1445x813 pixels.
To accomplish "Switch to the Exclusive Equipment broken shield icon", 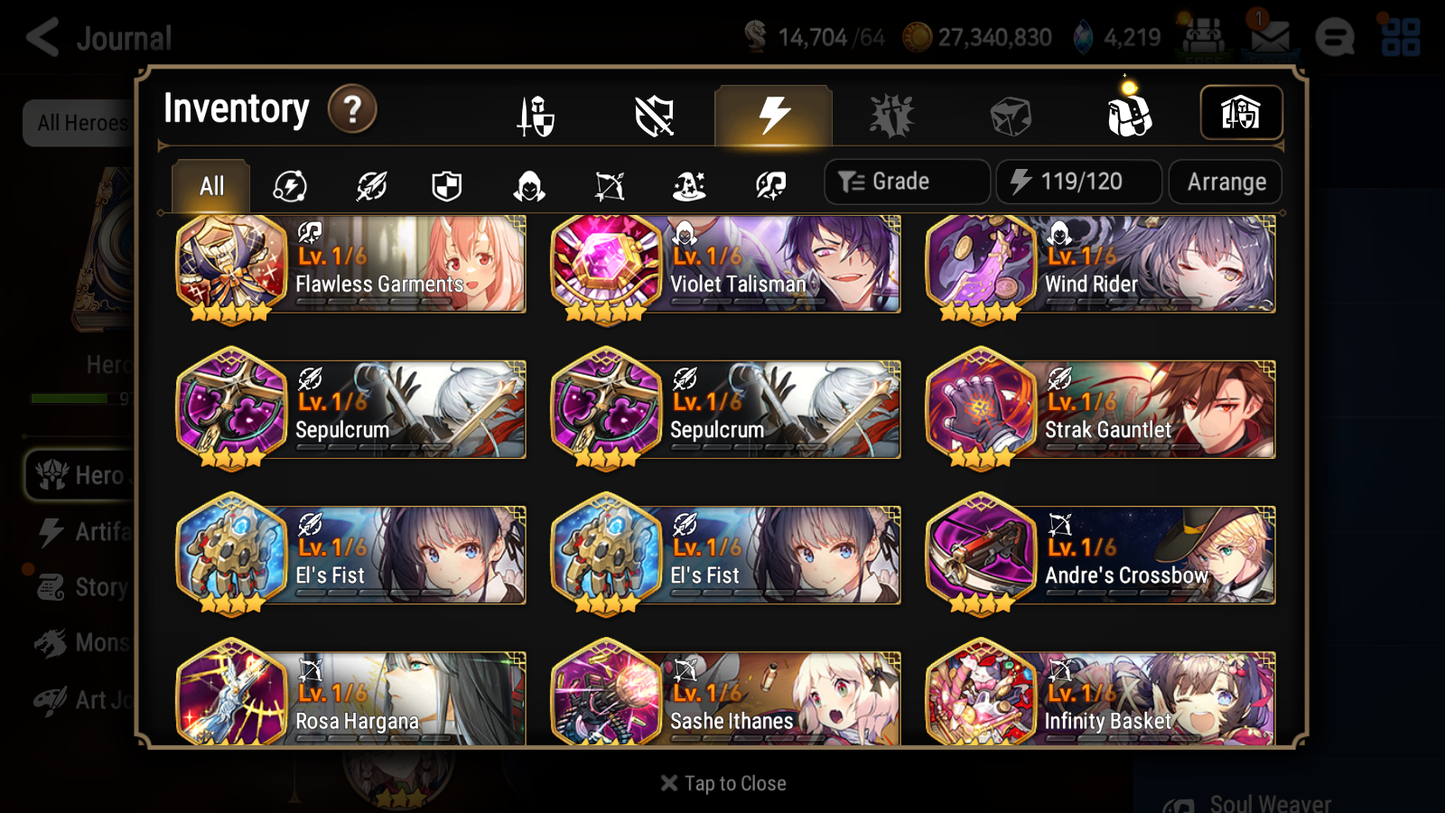I will coord(653,113).
